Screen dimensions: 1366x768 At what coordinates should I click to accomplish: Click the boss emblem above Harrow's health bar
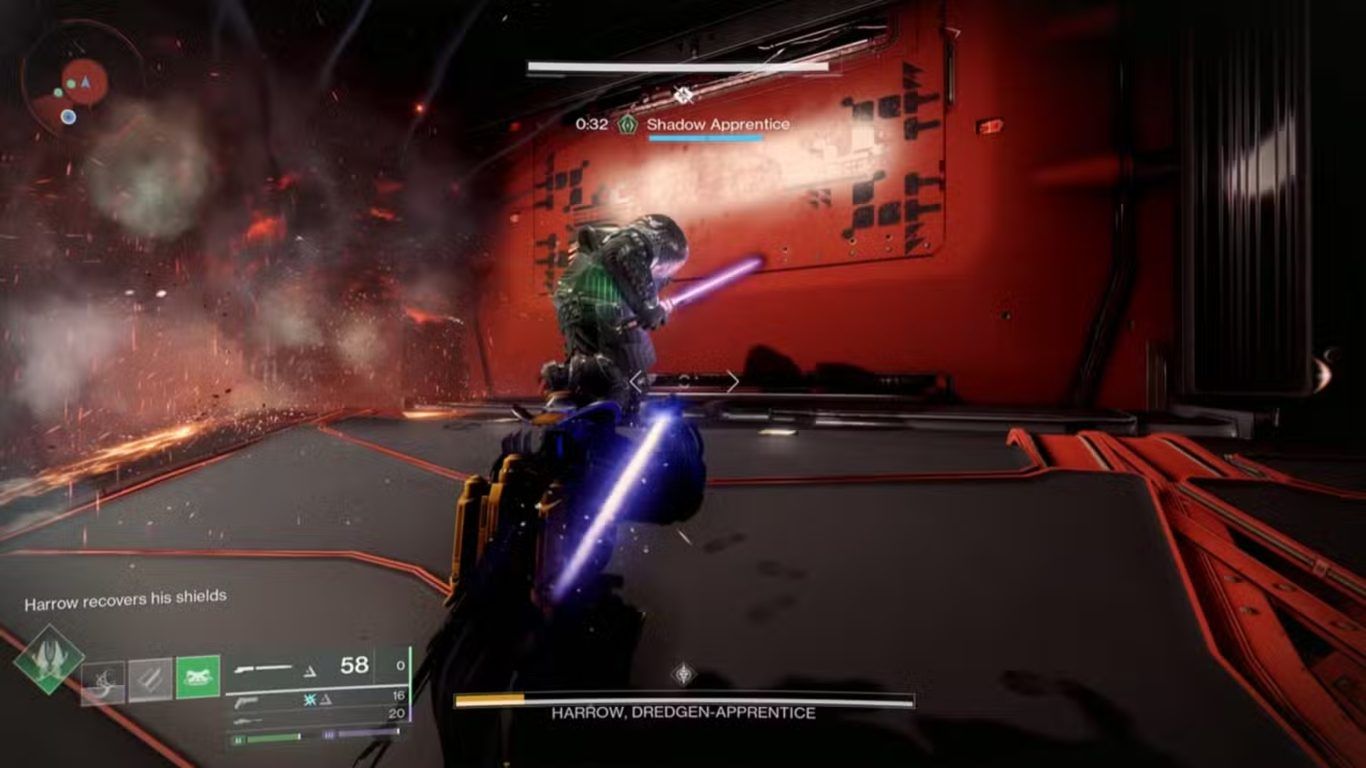[x=683, y=674]
